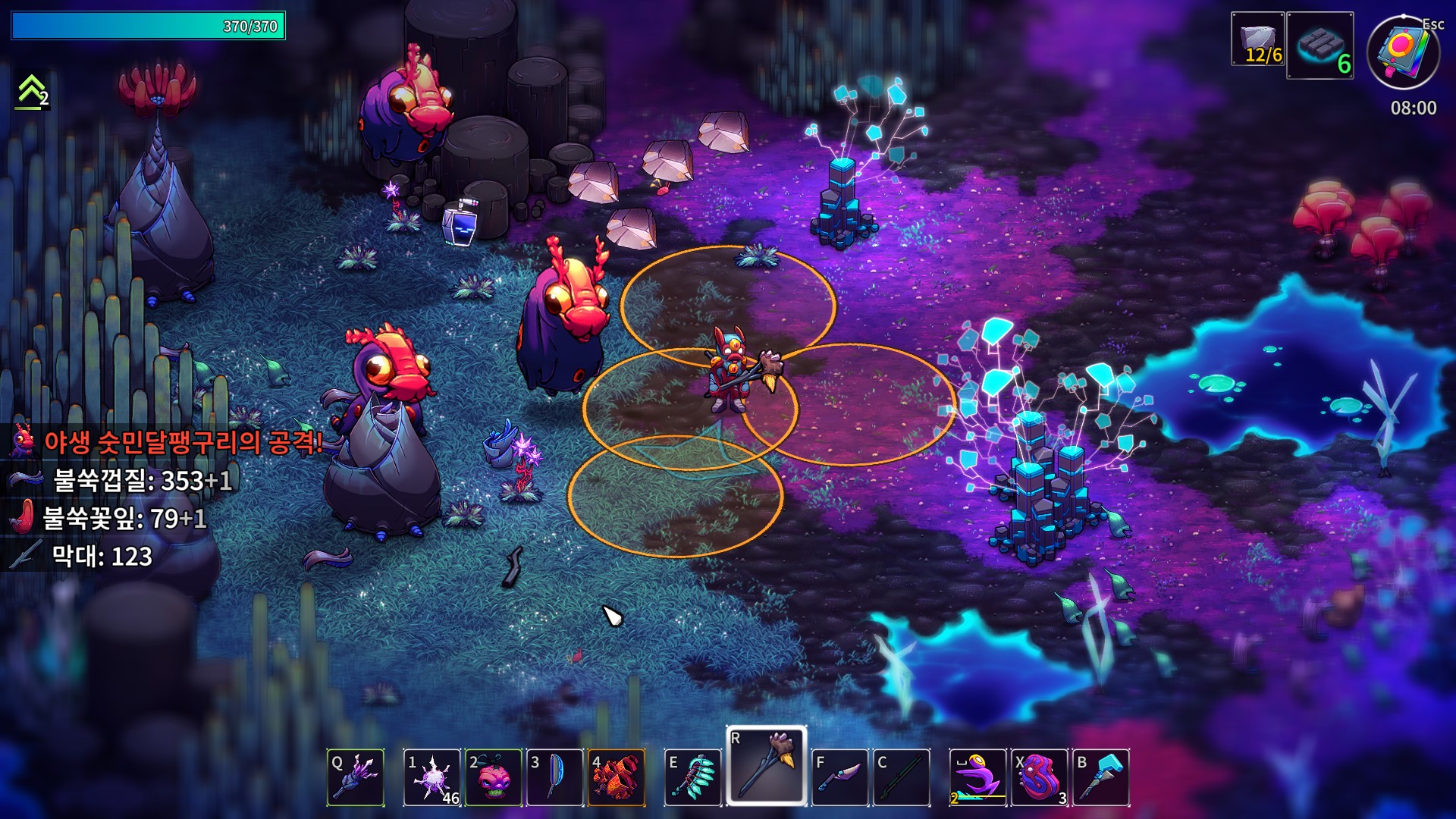Activate the orange crystal cluster item
The height and width of the screenshot is (819, 1456).
click(617, 777)
